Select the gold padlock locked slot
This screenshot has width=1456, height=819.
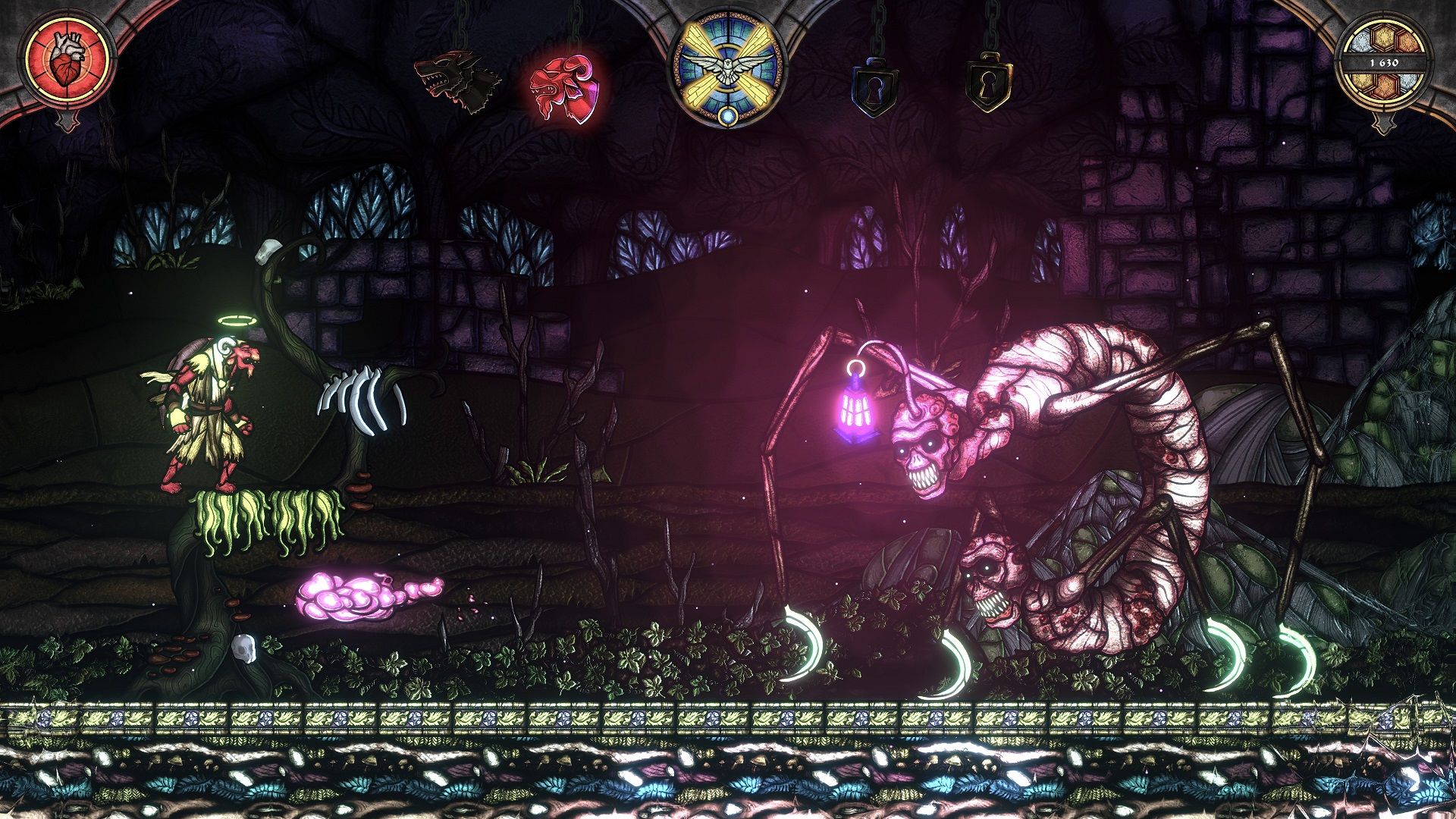coord(988,82)
